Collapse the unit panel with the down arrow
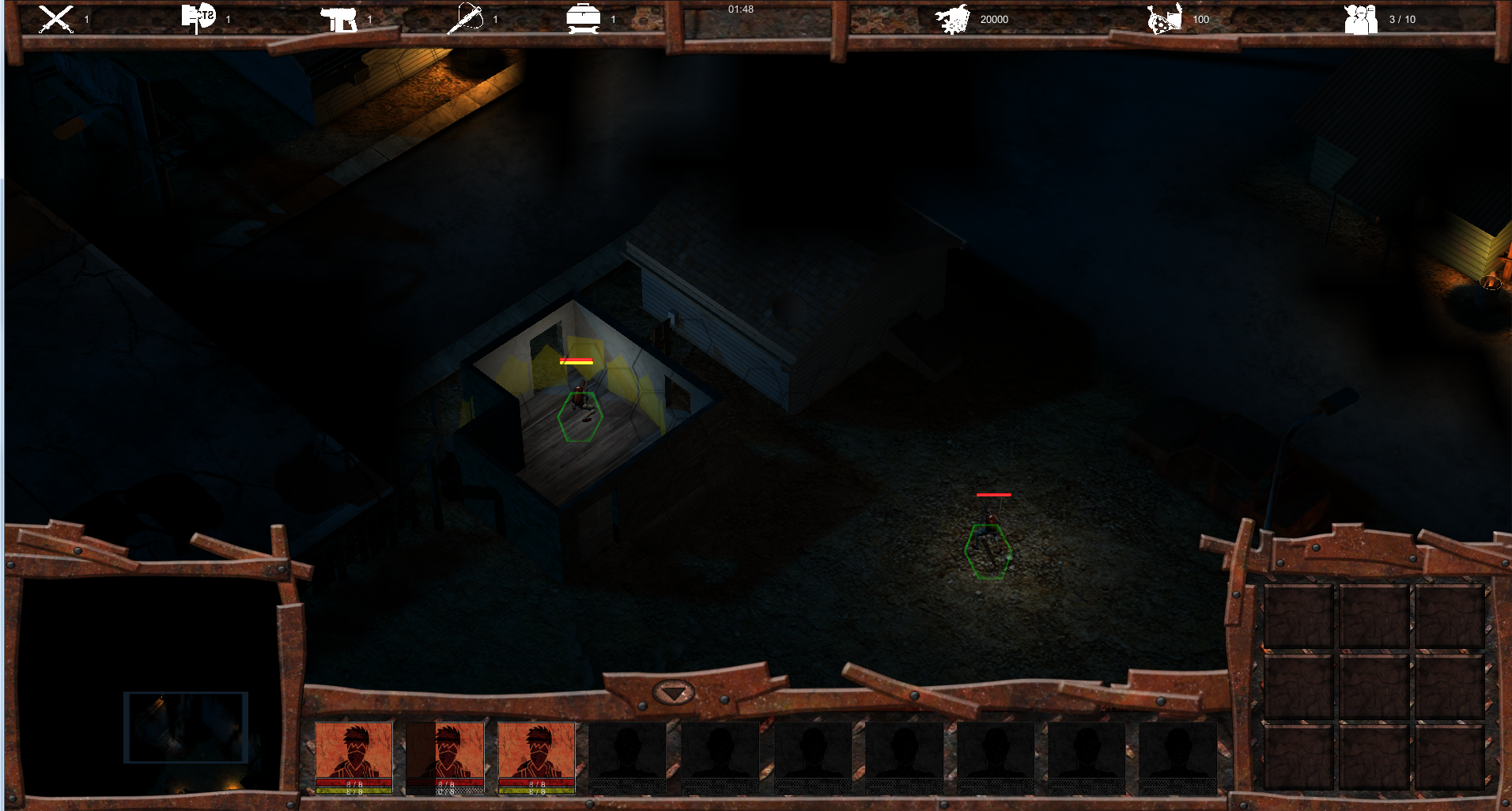 tap(673, 693)
